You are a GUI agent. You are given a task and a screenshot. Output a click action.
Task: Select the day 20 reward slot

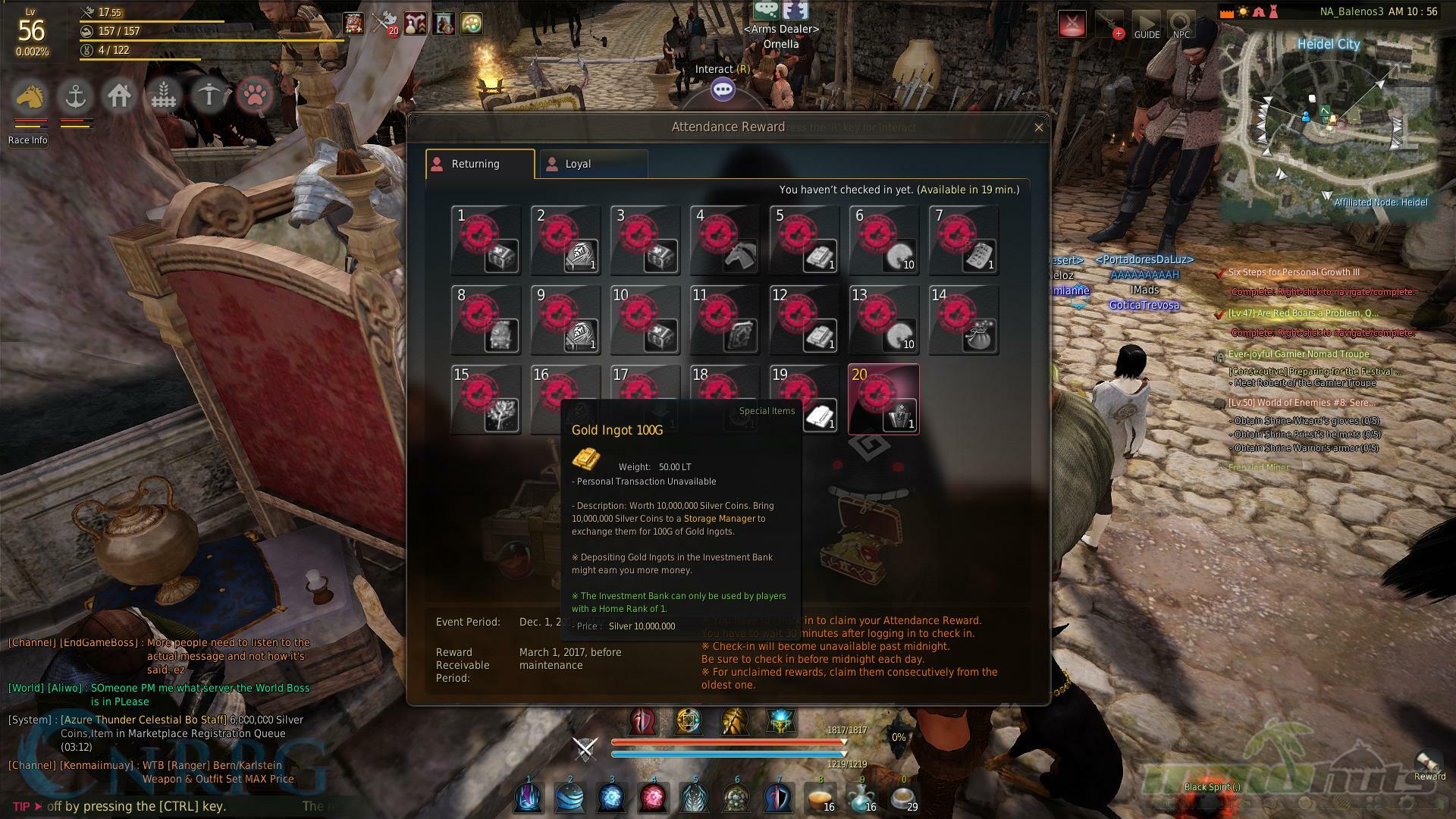[883, 400]
